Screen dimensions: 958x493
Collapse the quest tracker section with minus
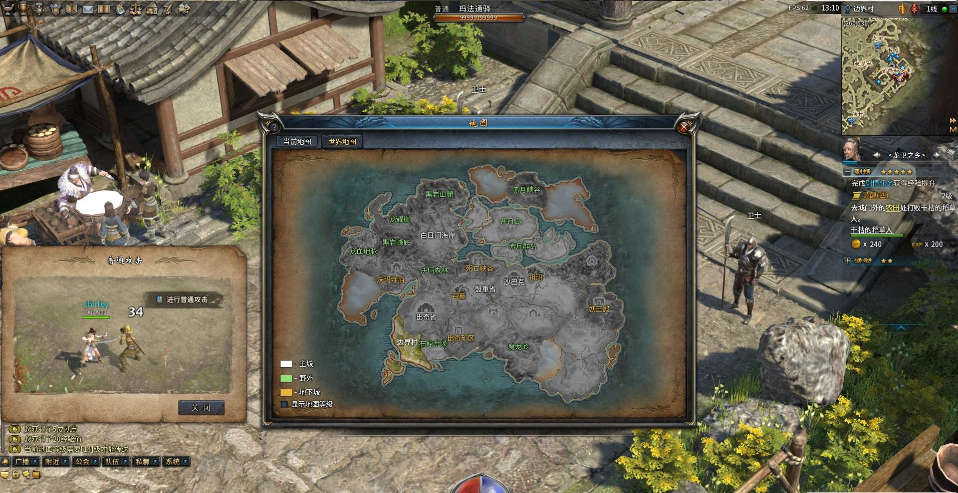pyautogui.click(x=846, y=172)
